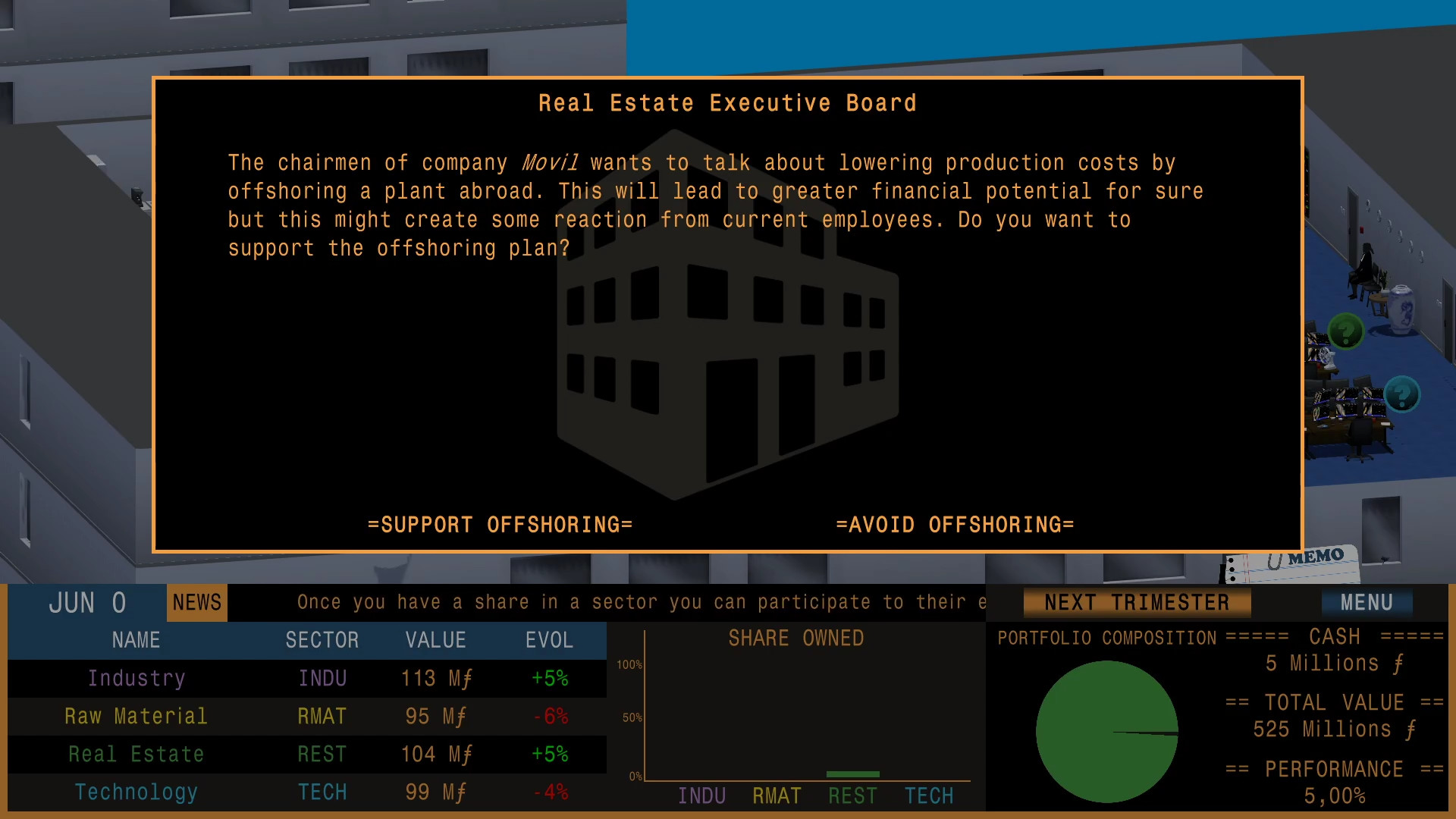Screen dimensions: 1456x819
Task: Click the TECH label under the share chart
Action: [928, 795]
